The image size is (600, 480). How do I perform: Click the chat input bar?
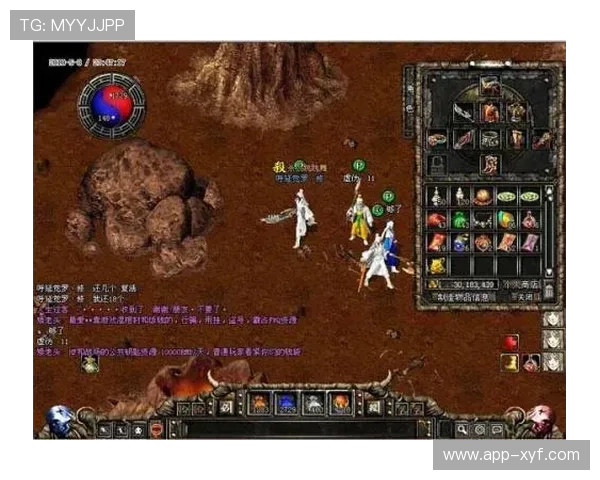click(300, 429)
